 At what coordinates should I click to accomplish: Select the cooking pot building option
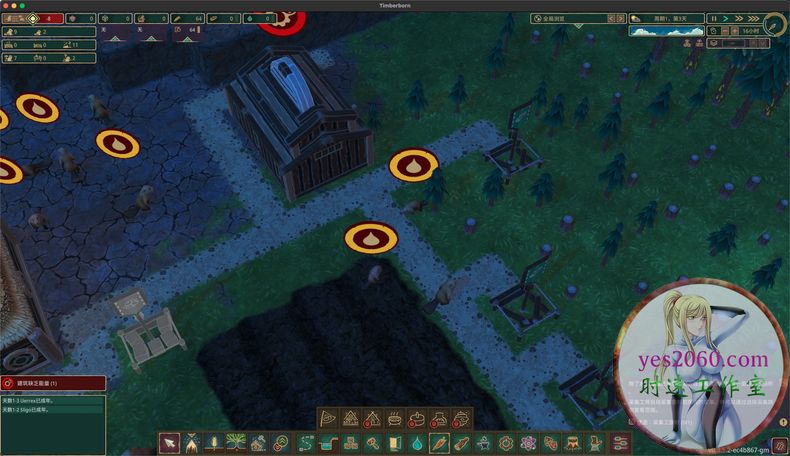pos(395,419)
